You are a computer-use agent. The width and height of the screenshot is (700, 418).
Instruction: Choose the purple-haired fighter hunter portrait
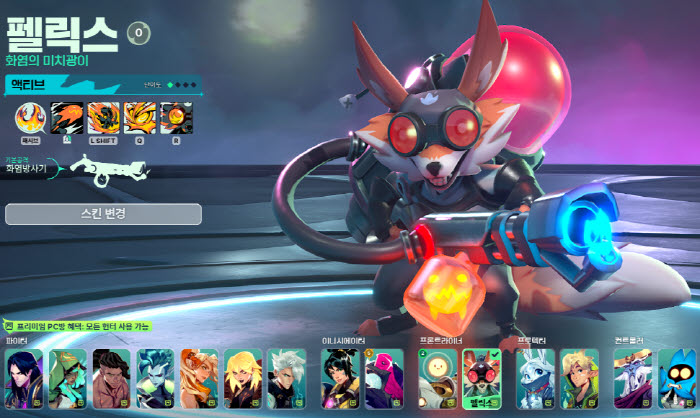tap(24, 379)
